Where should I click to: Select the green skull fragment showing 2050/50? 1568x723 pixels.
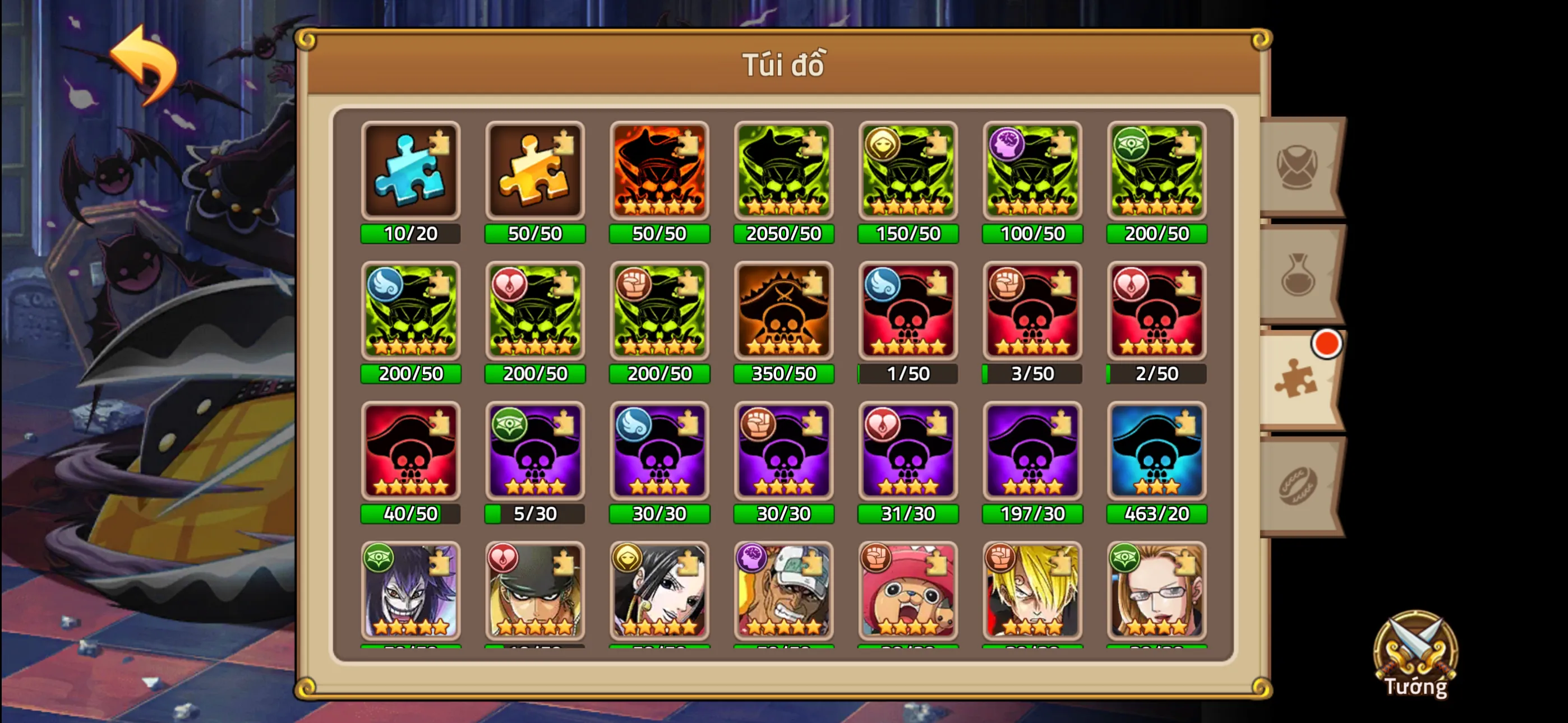click(x=783, y=172)
